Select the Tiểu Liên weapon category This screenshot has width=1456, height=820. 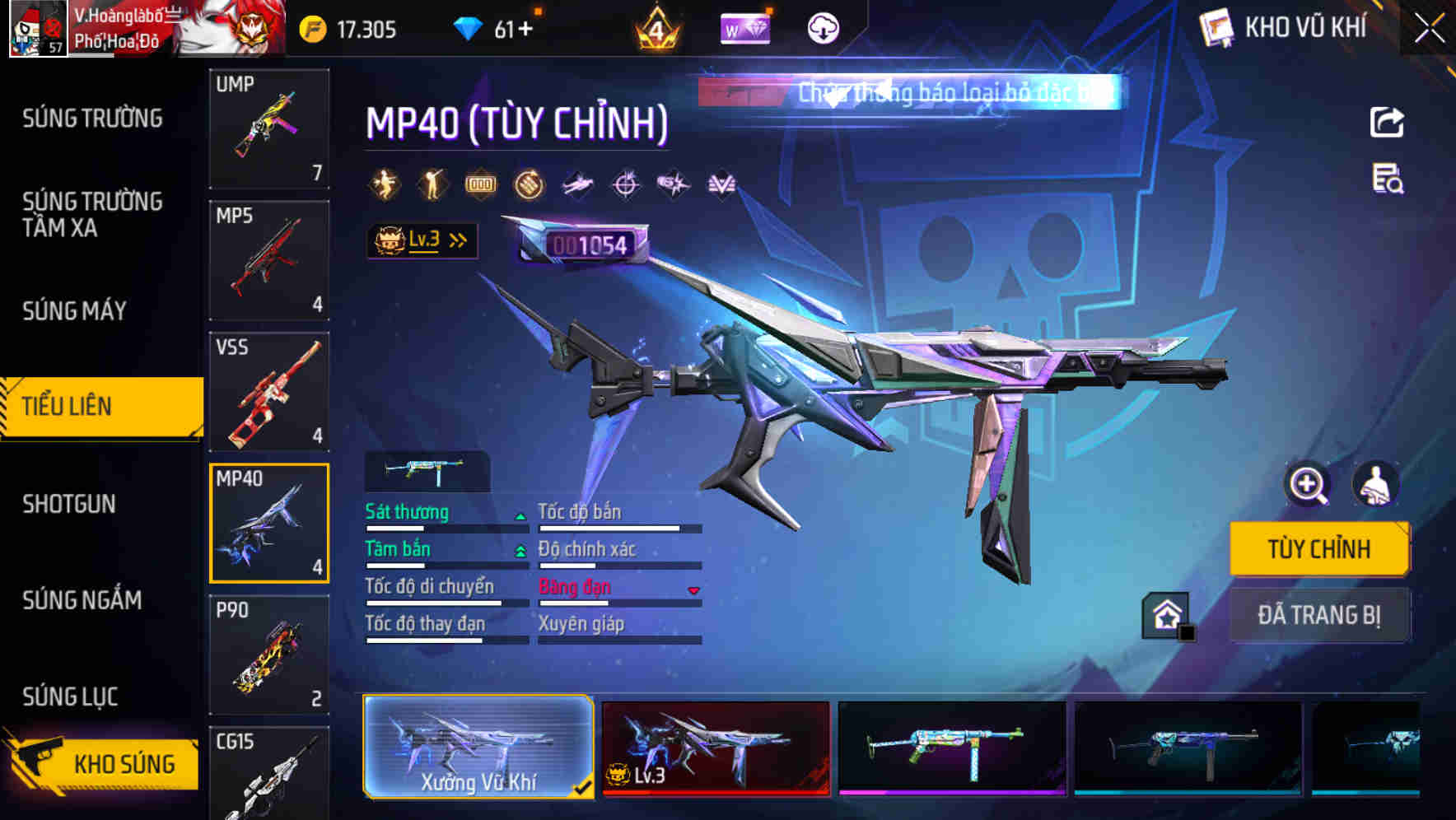(100, 406)
